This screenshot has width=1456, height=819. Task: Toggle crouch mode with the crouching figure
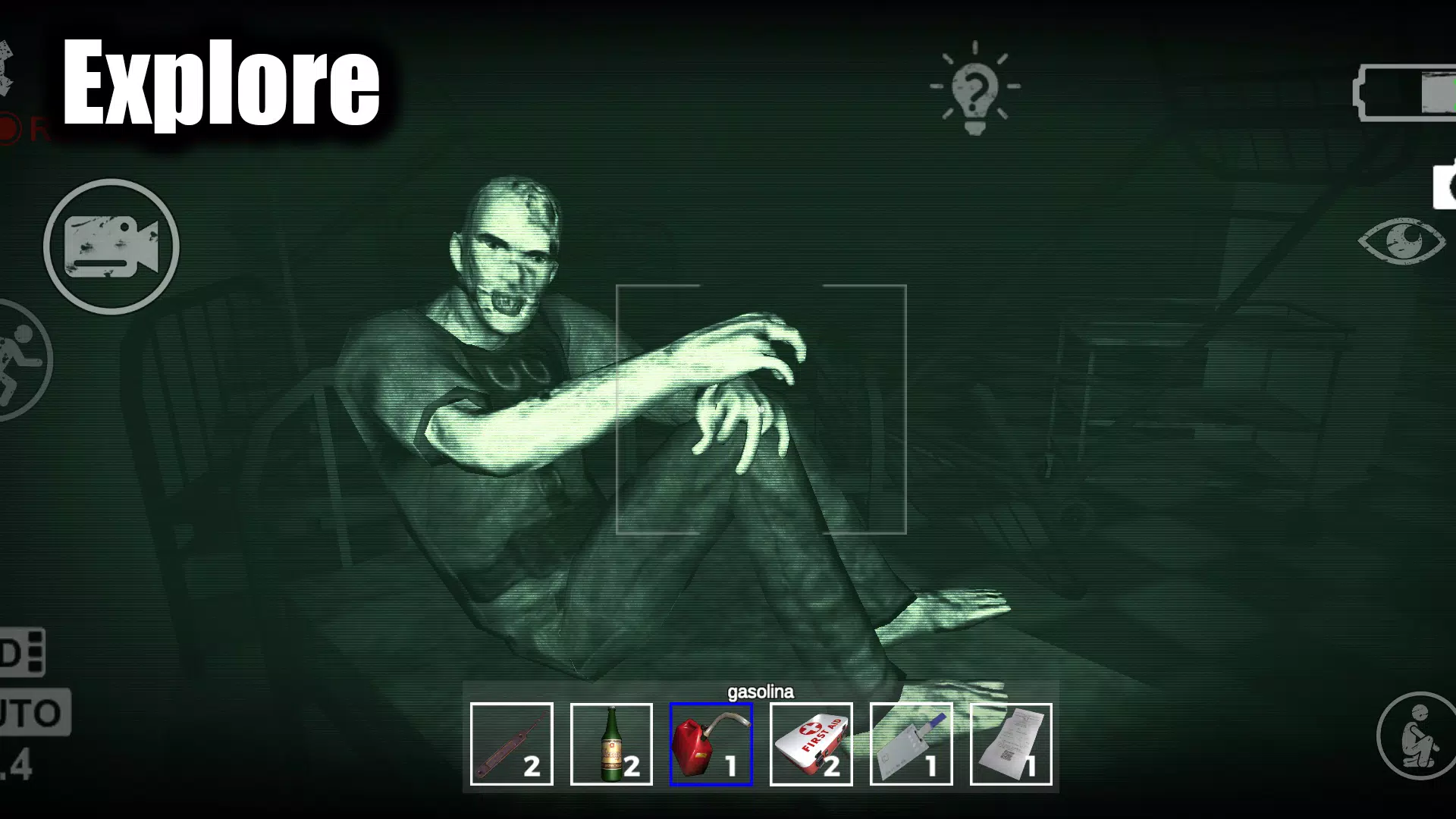tap(1418, 734)
